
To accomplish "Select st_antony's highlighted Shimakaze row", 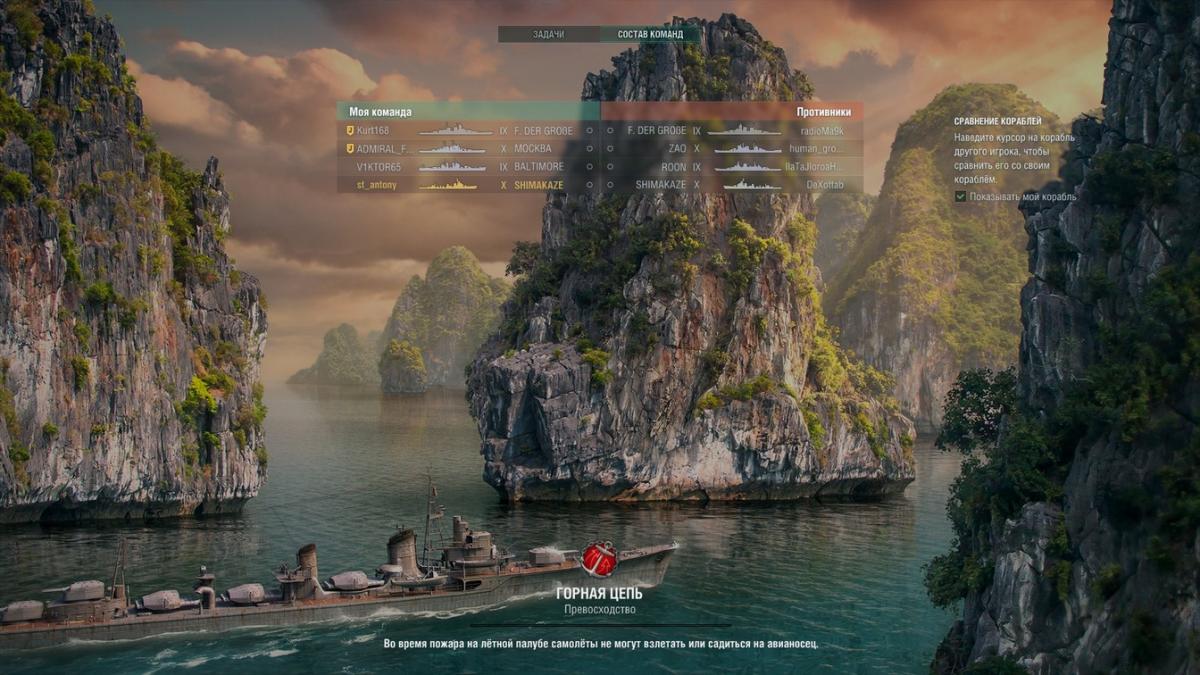I will tap(468, 185).
